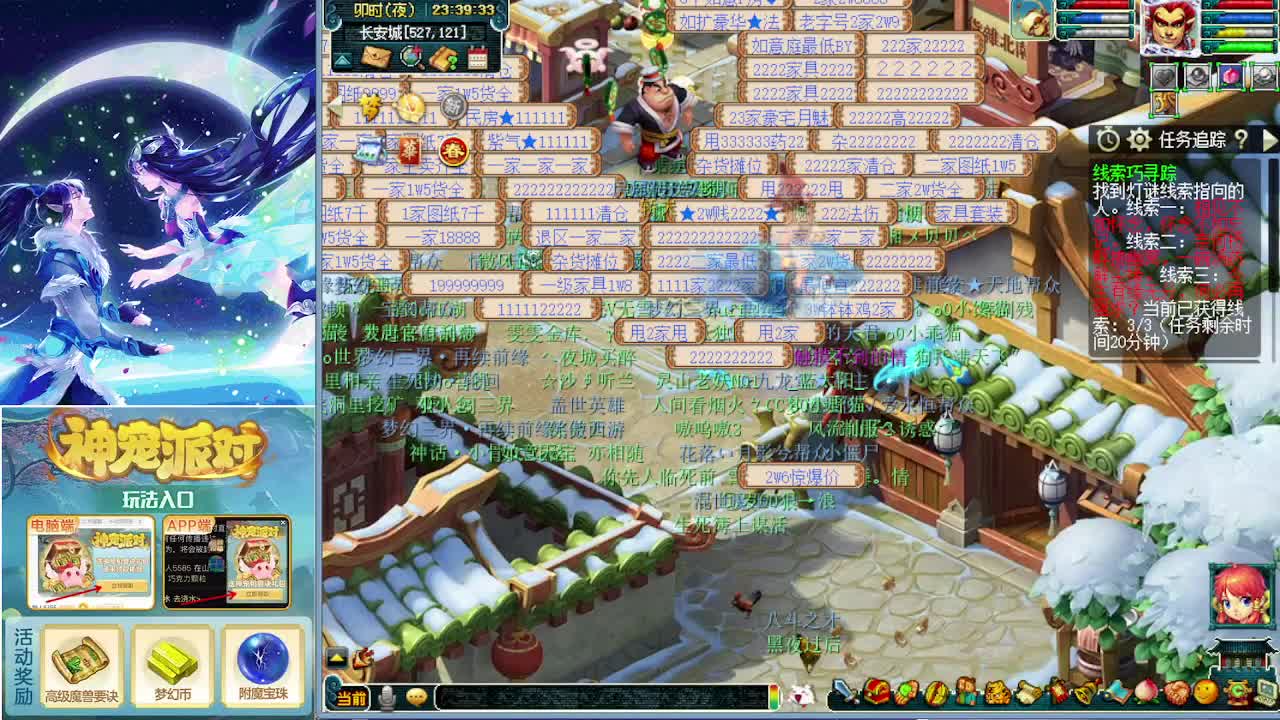Open the chat emoji picker next to 当前
Image resolution: width=1280 pixels, height=720 pixels.
click(416, 697)
